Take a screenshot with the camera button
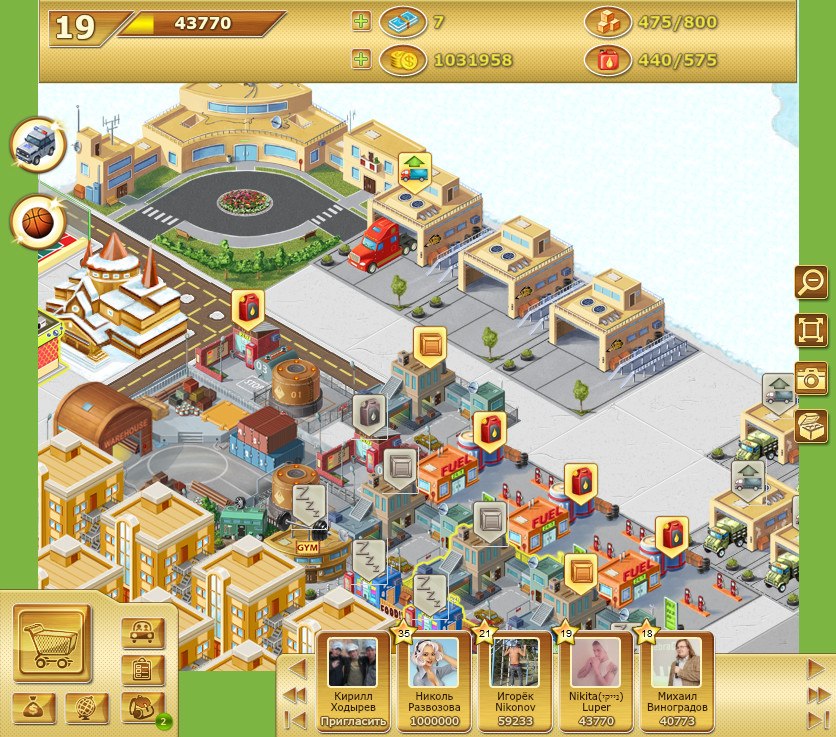Viewport: 836px width, 737px height. 811,377
